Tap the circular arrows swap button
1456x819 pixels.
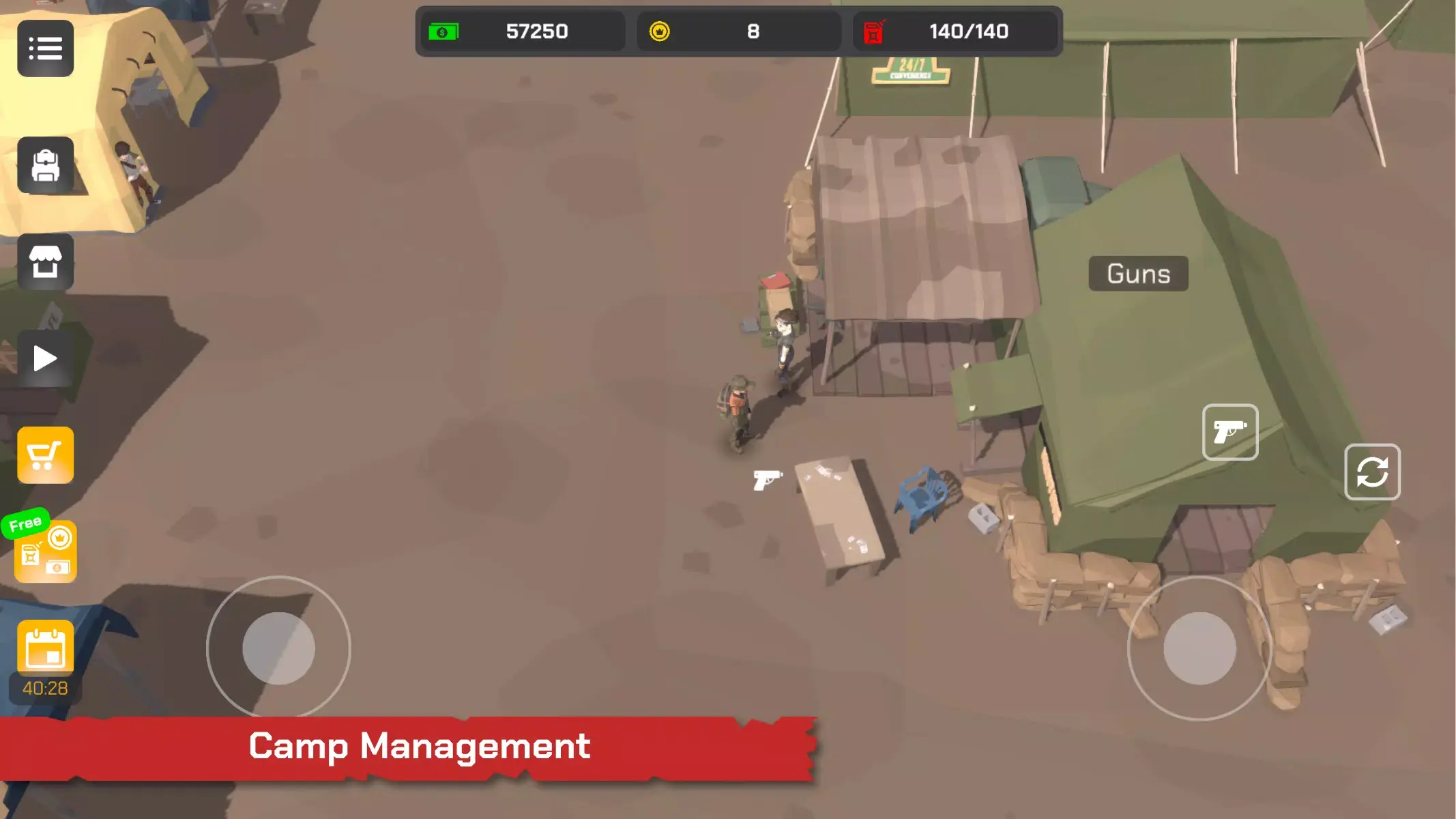(x=1372, y=472)
